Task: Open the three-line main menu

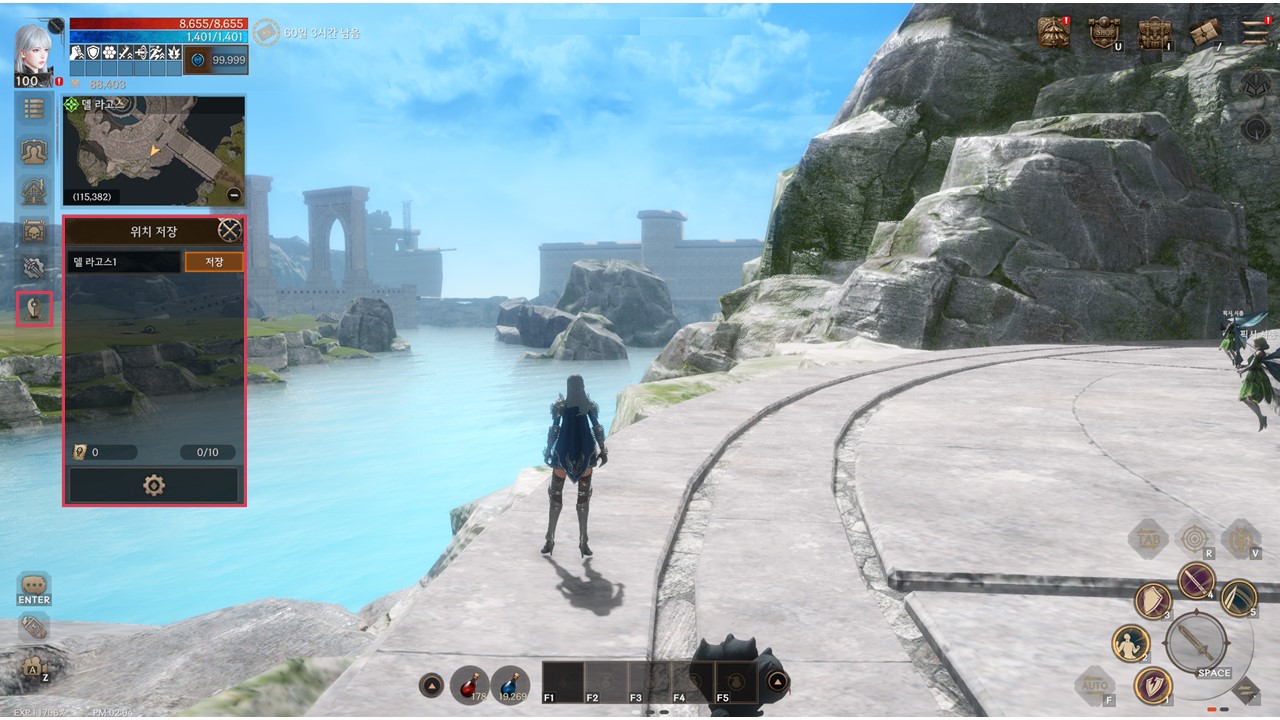Action: point(1255,31)
